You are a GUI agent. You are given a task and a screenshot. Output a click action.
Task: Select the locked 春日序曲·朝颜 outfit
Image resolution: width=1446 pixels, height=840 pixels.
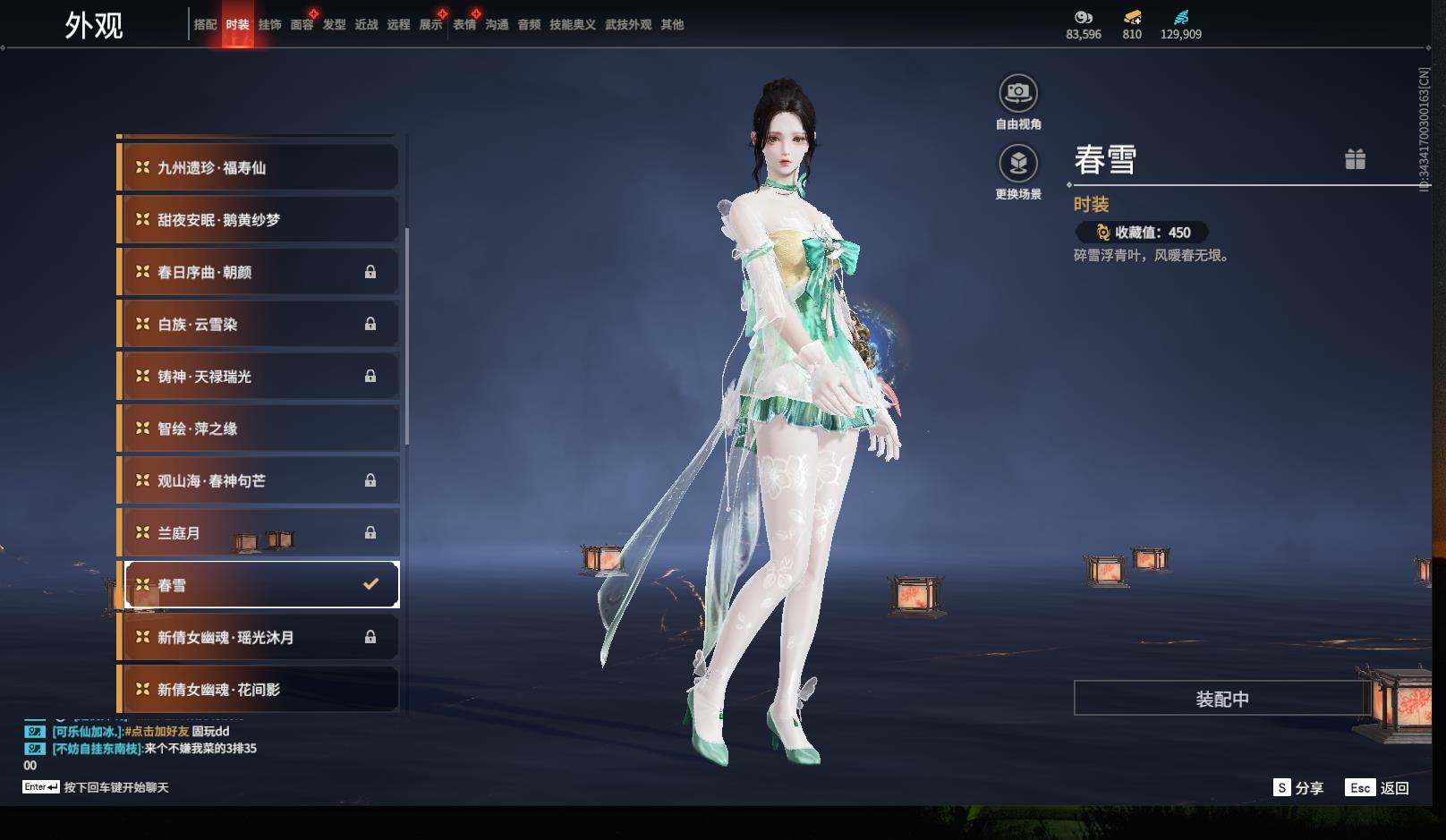[x=258, y=272]
